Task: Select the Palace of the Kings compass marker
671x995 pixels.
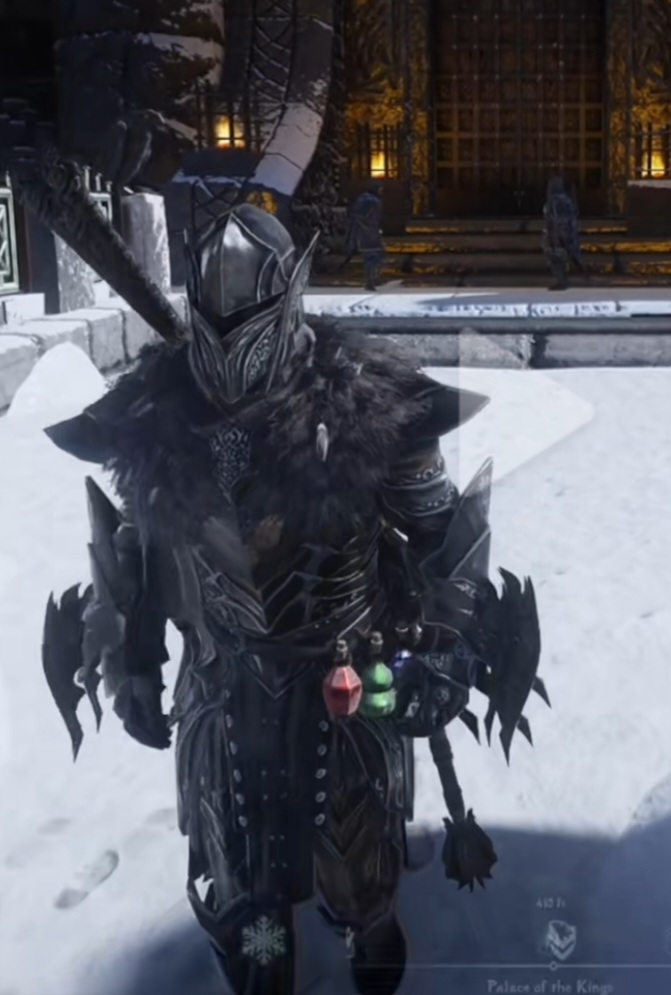Action: tap(559, 940)
